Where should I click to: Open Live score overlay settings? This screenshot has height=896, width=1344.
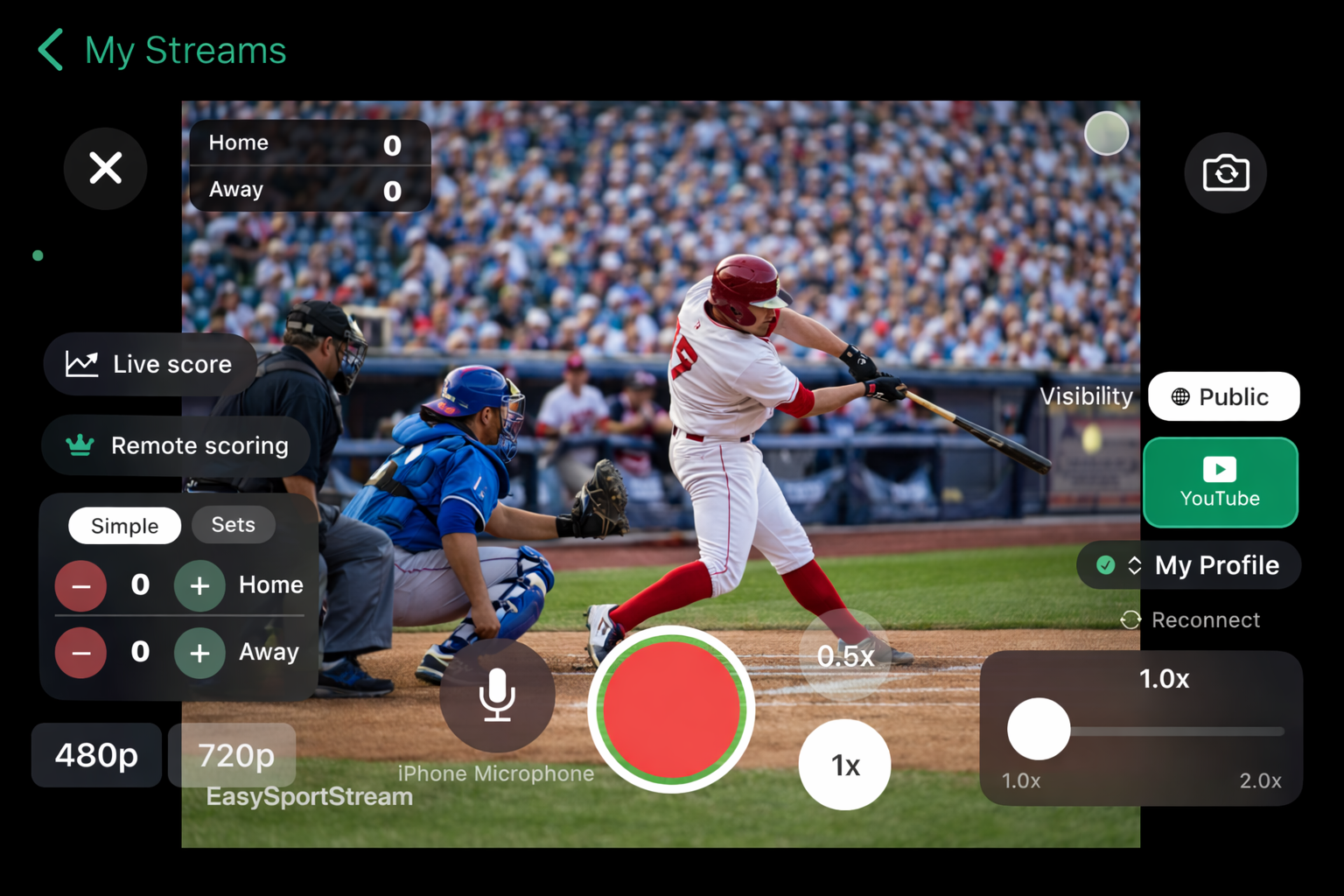coord(150,364)
